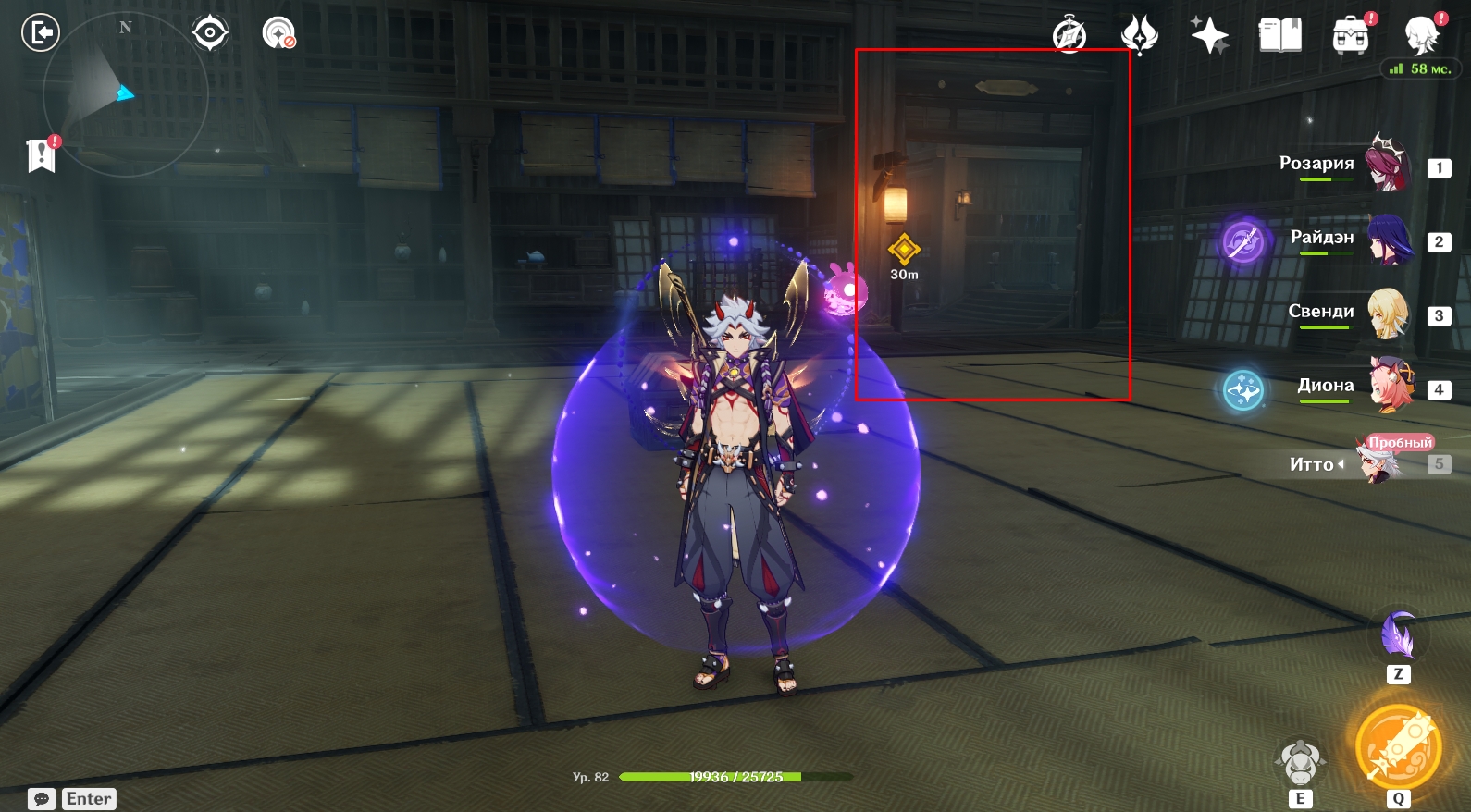Screen dimensions: 1471x812
Task: Open the Wish four-pointed star menu
Action: 1209,35
